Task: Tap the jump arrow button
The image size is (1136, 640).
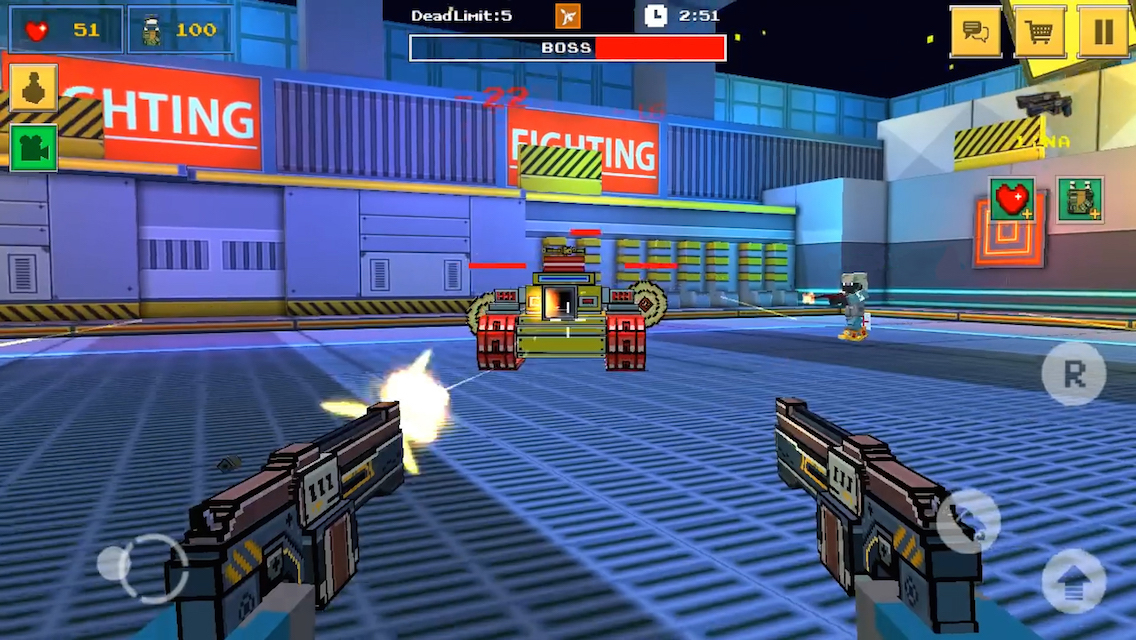Action: point(1074,581)
